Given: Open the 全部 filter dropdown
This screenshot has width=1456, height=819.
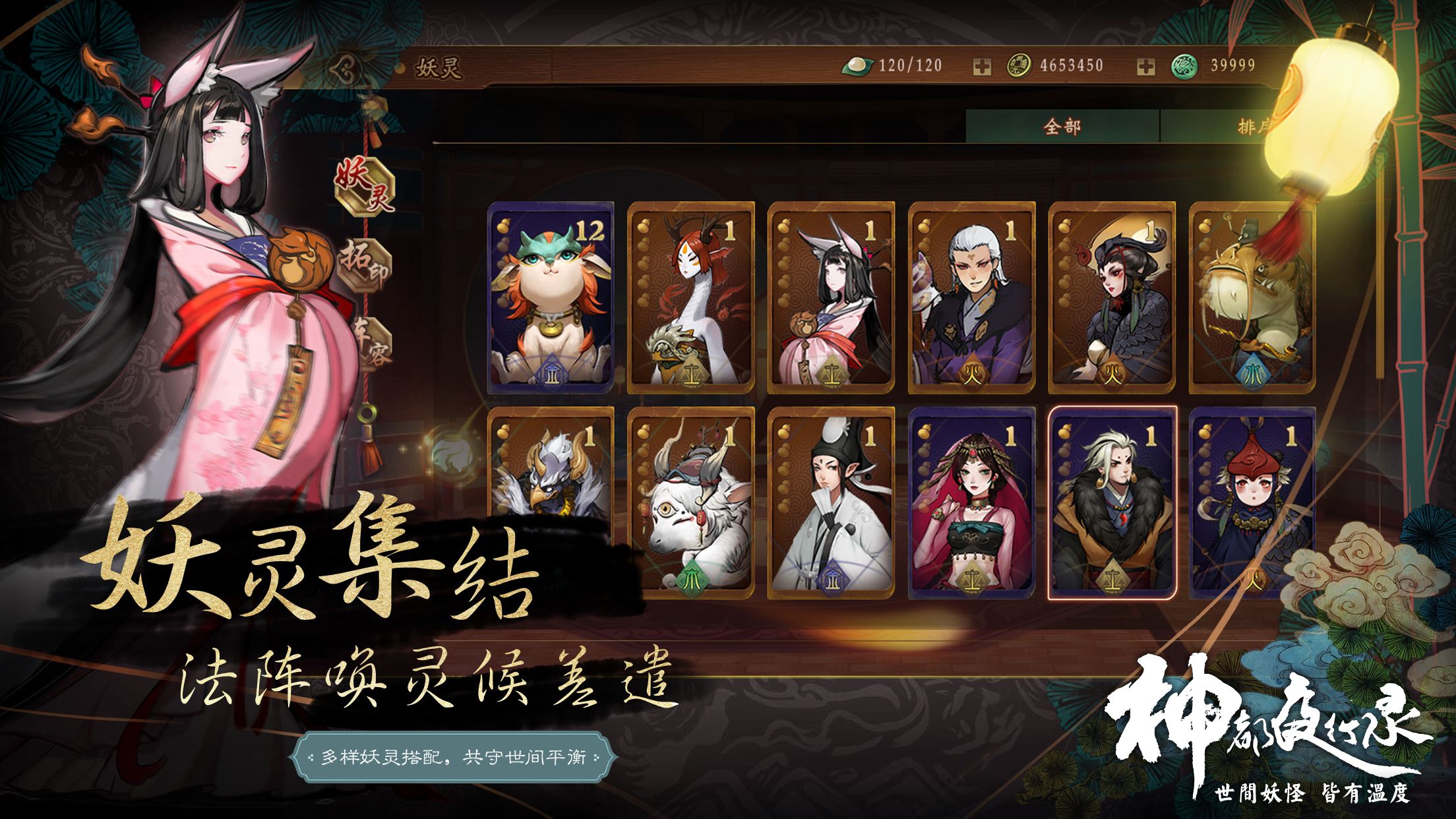Looking at the screenshot, I should [1063, 125].
